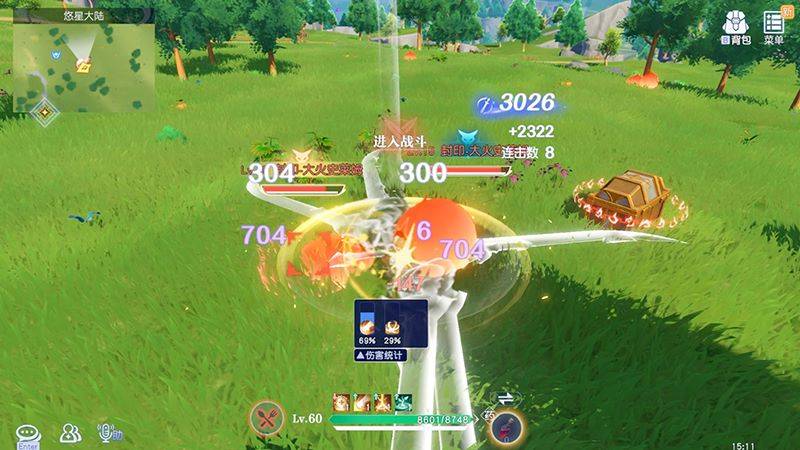Open the main menu (菜单)
Image resolution: width=800 pixels, height=450 pixels.
point(773,27)
